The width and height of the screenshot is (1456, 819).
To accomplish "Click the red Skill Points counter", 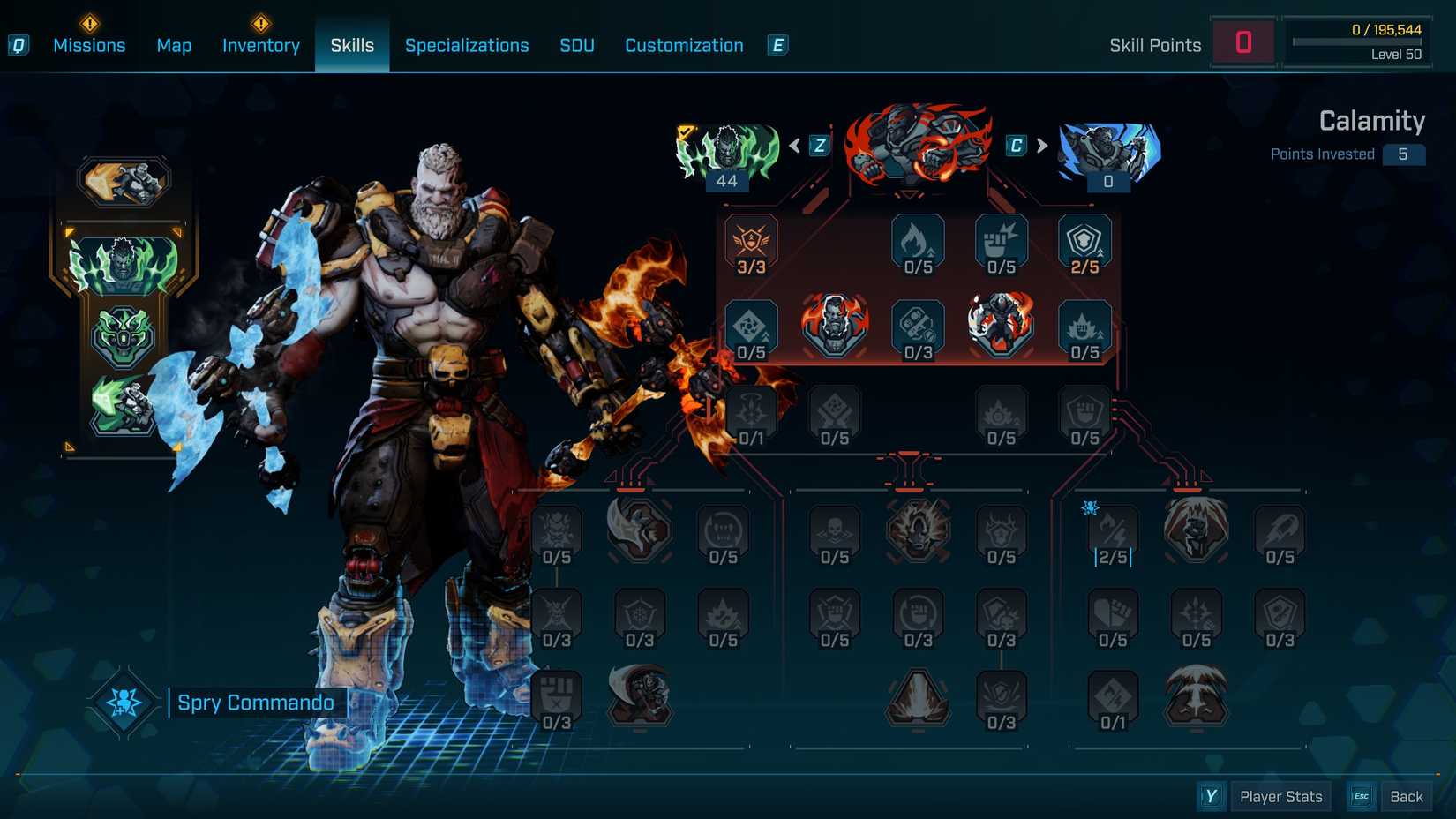I will (x=1244, y=43).
